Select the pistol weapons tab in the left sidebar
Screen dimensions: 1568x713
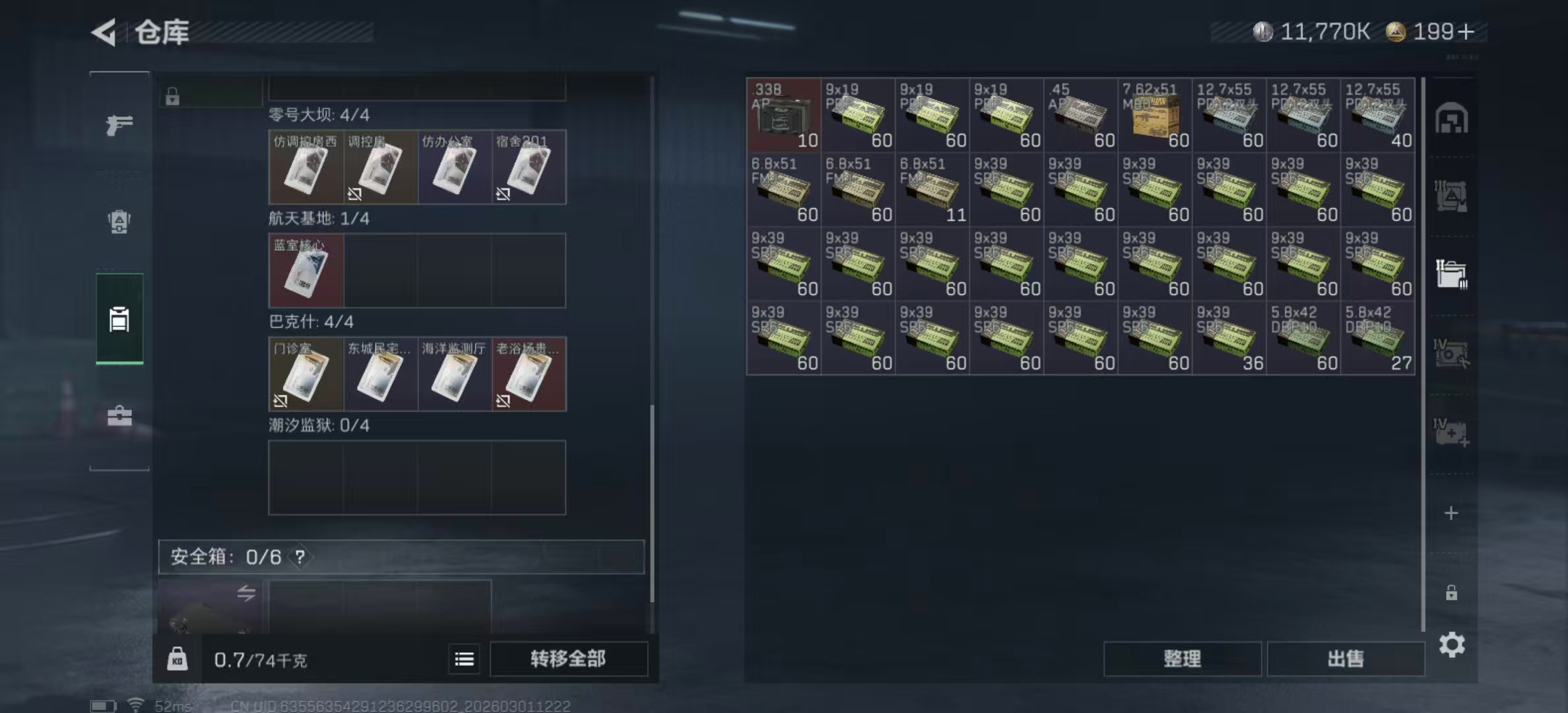point(119,124)
